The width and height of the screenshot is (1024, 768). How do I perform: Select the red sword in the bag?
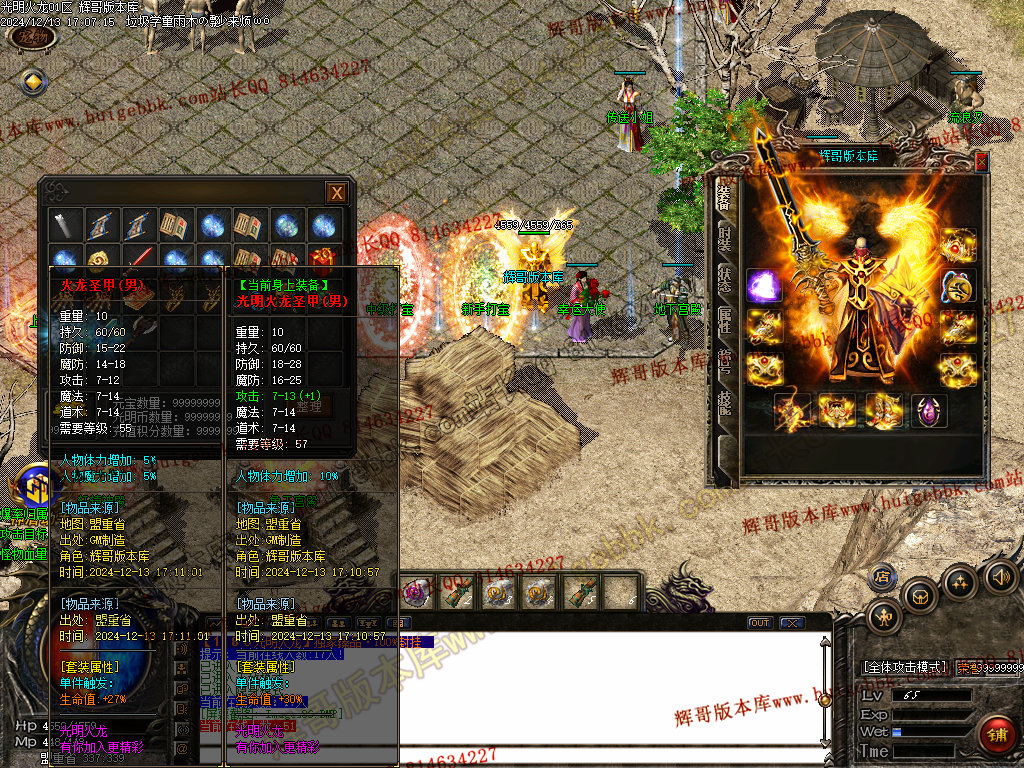coord(139,262)
